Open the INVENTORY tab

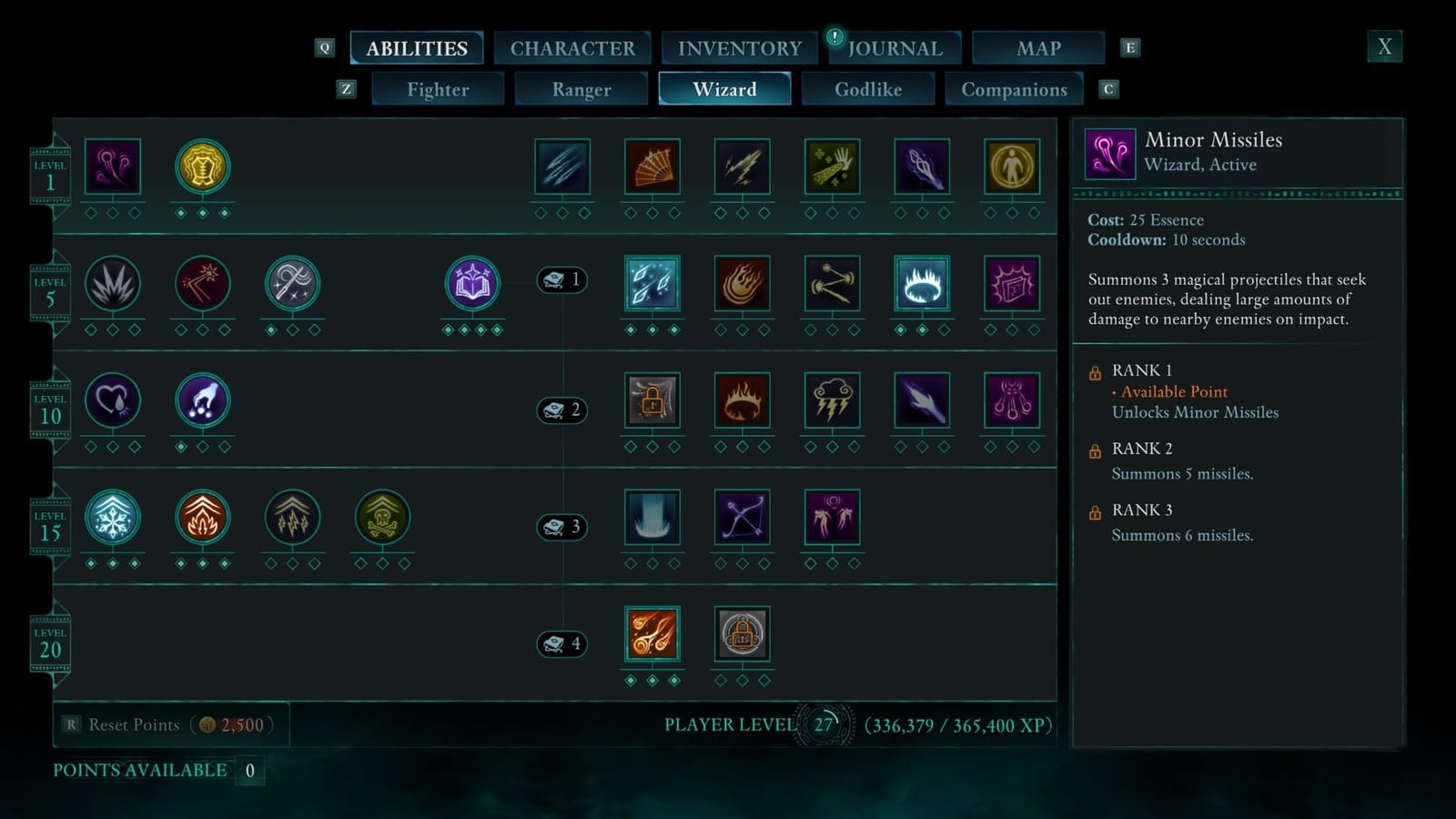(740, 47)
